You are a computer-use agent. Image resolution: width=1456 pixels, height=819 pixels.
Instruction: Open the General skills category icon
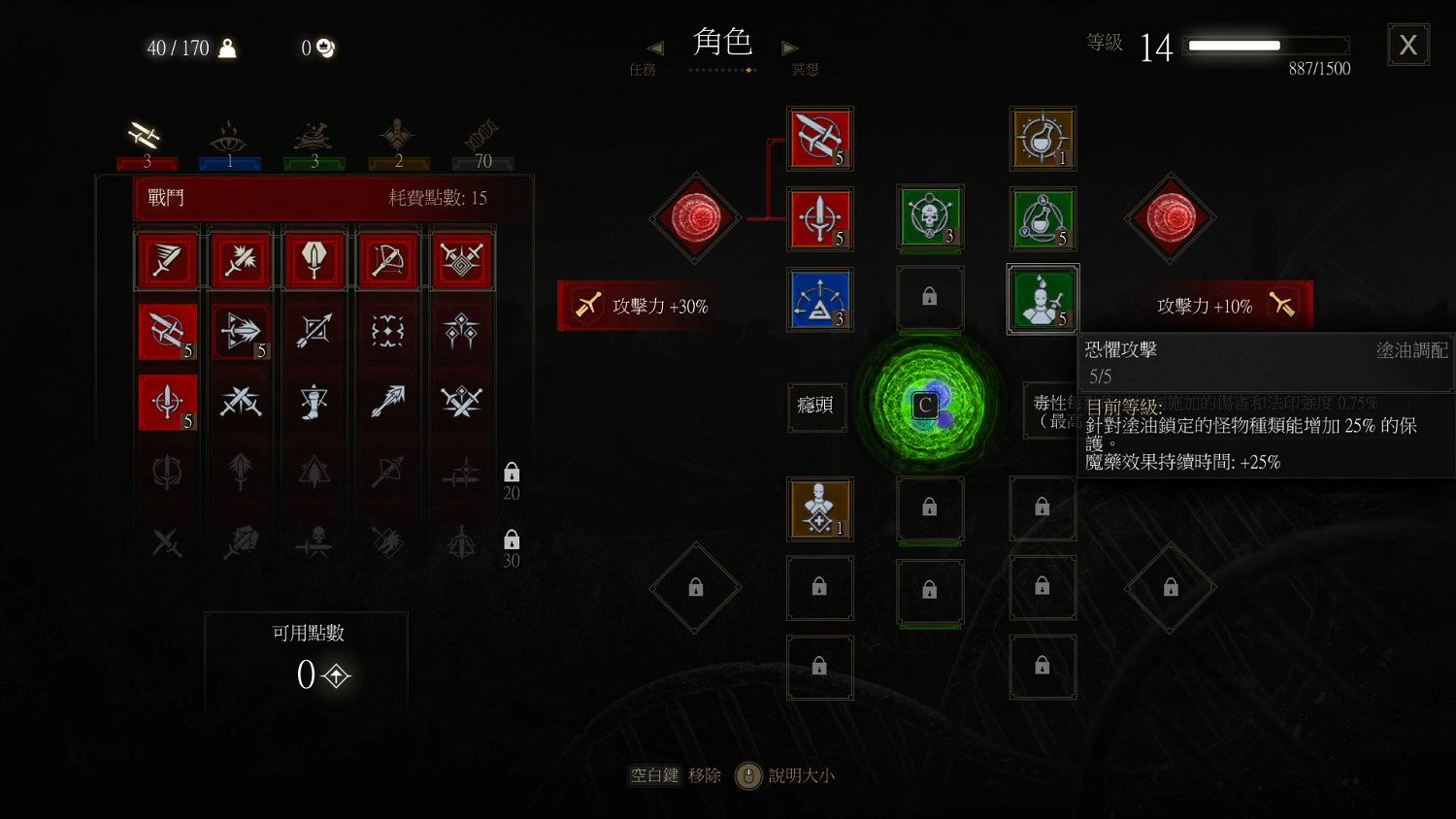[x=398, y=136]
